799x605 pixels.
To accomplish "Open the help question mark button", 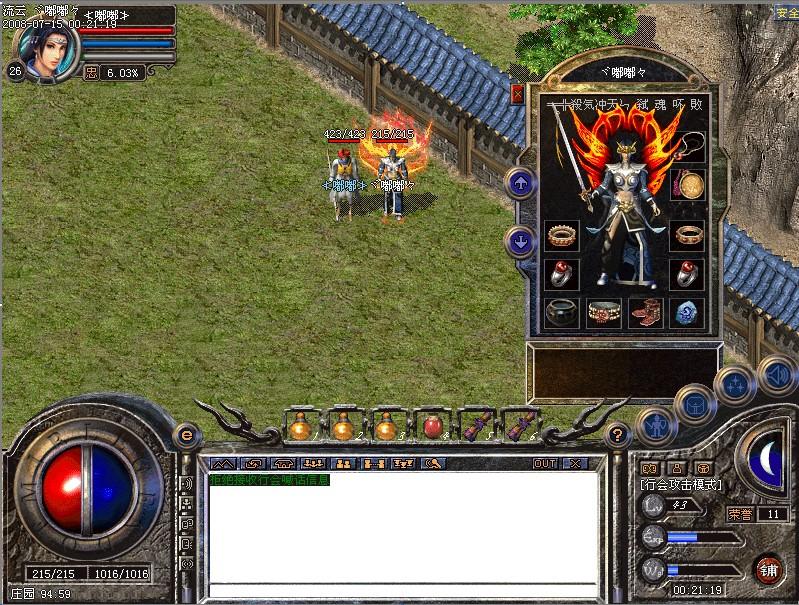I will 618,434.
